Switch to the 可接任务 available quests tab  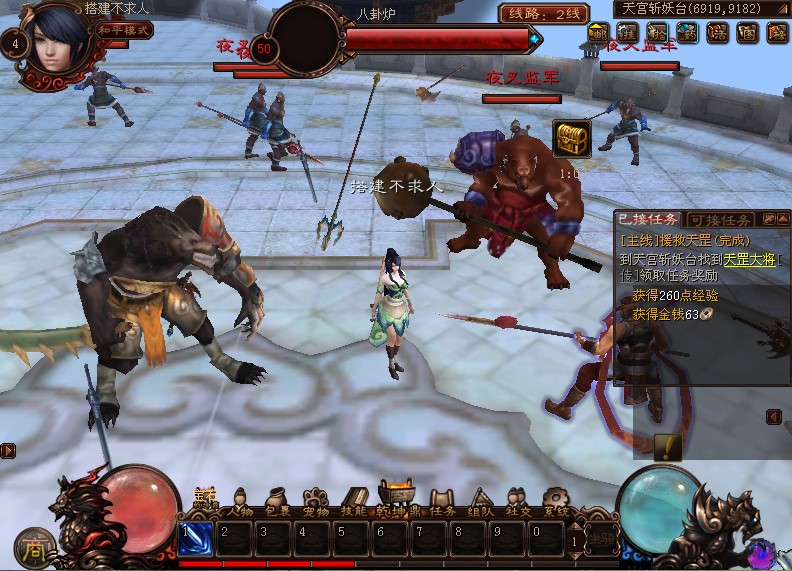720,220
